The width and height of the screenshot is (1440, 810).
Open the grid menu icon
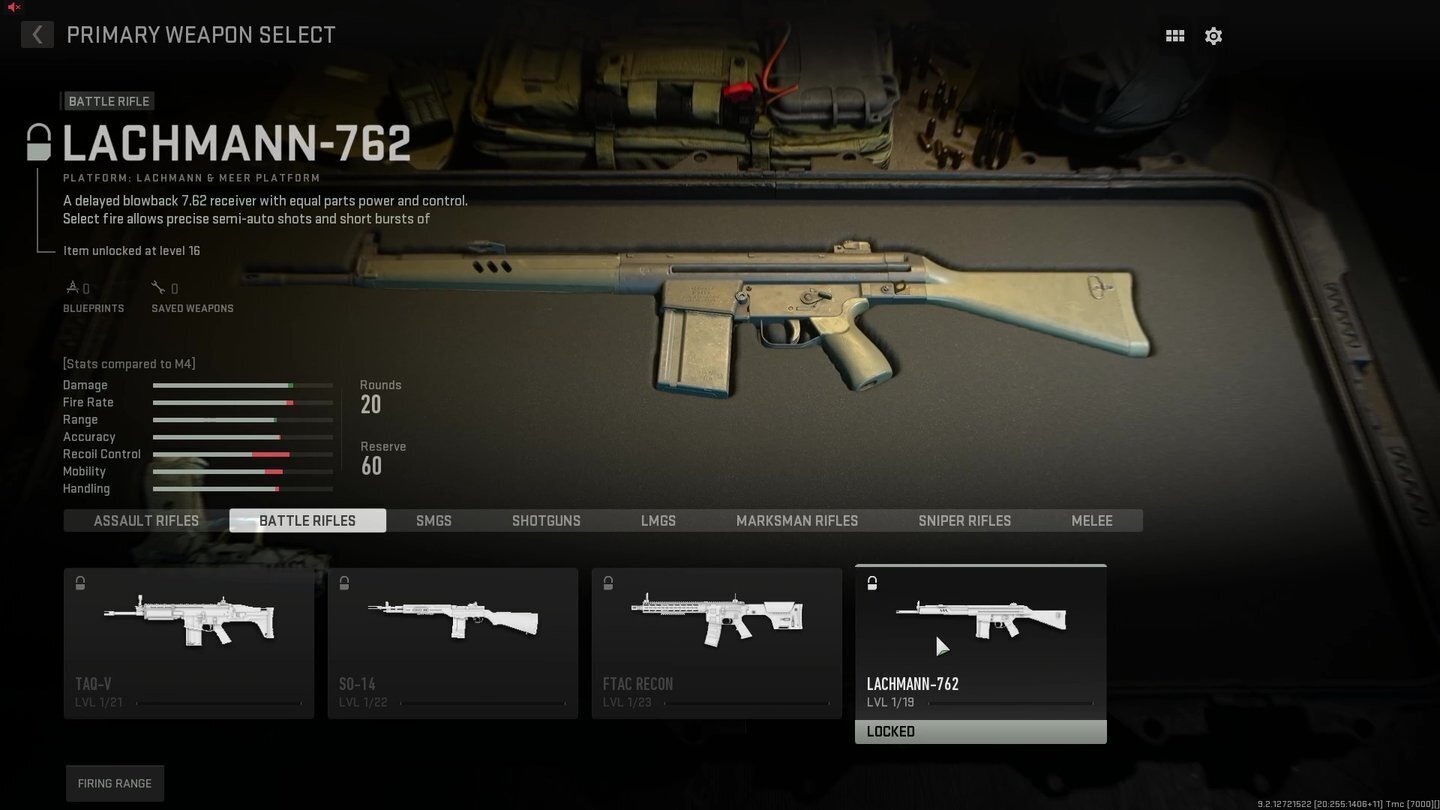1175,36
